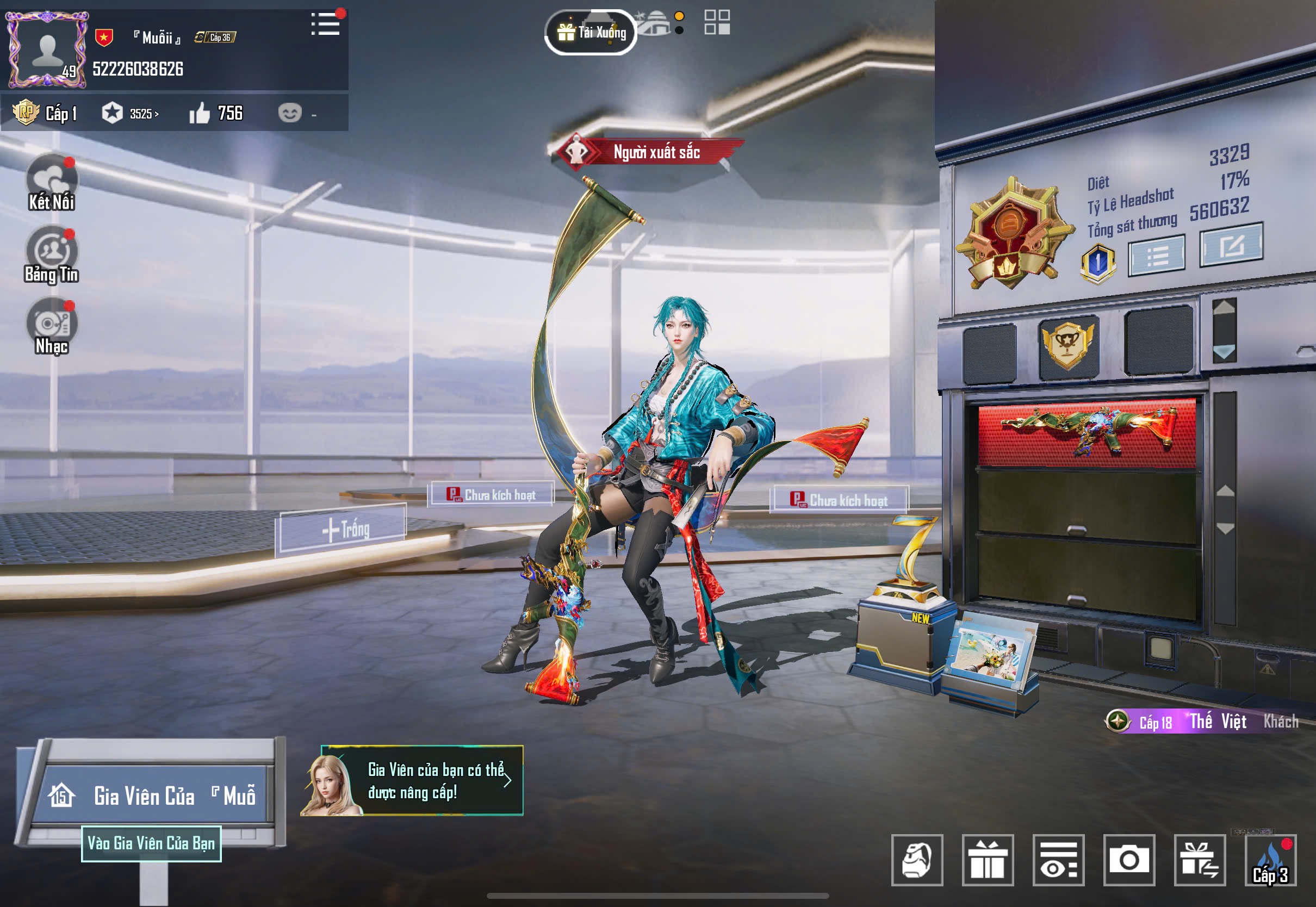Open the helmet-and-backpack inventory icon

click(x=917, y=860)
